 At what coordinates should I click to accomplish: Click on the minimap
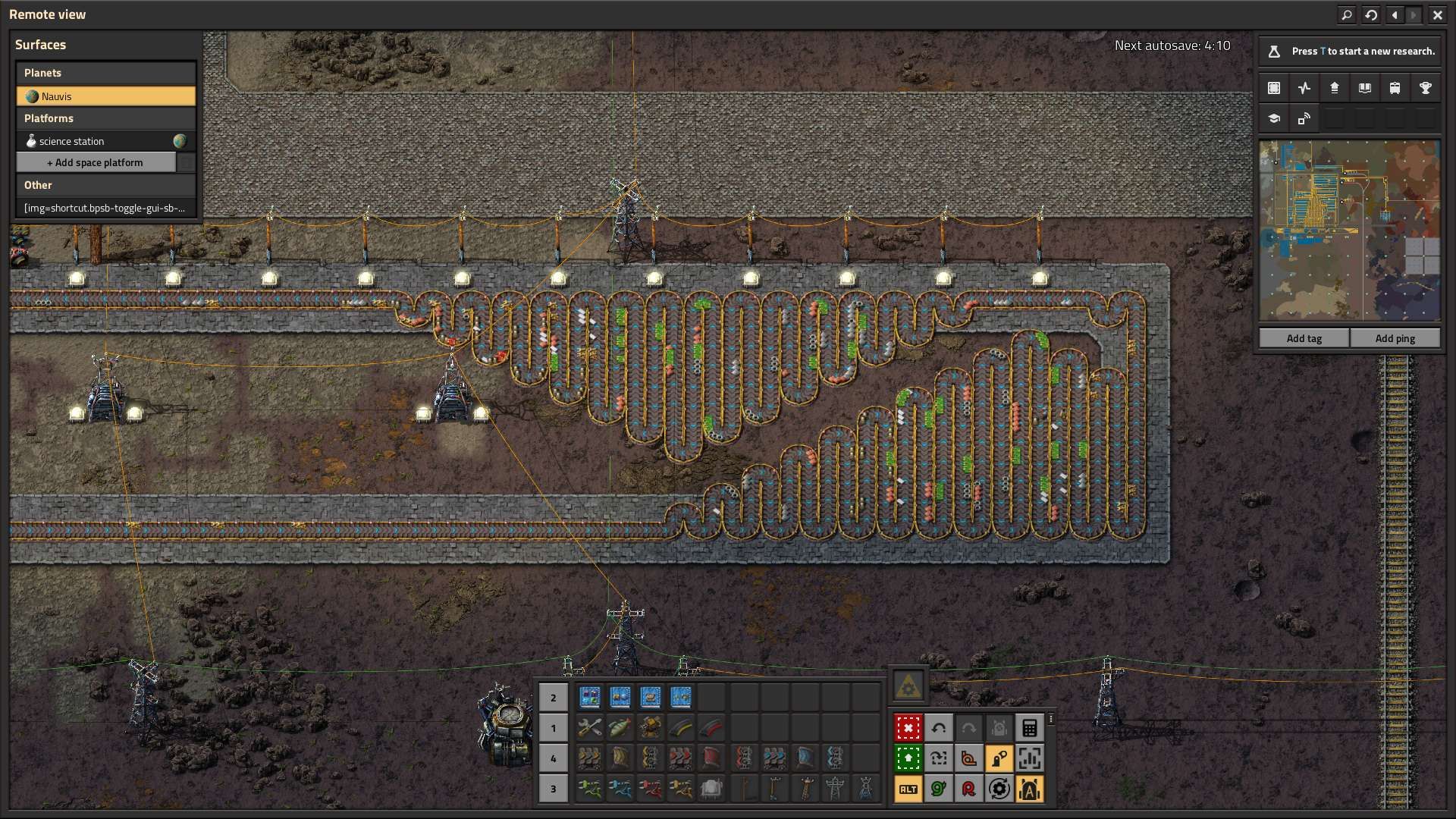point(1349,230)
